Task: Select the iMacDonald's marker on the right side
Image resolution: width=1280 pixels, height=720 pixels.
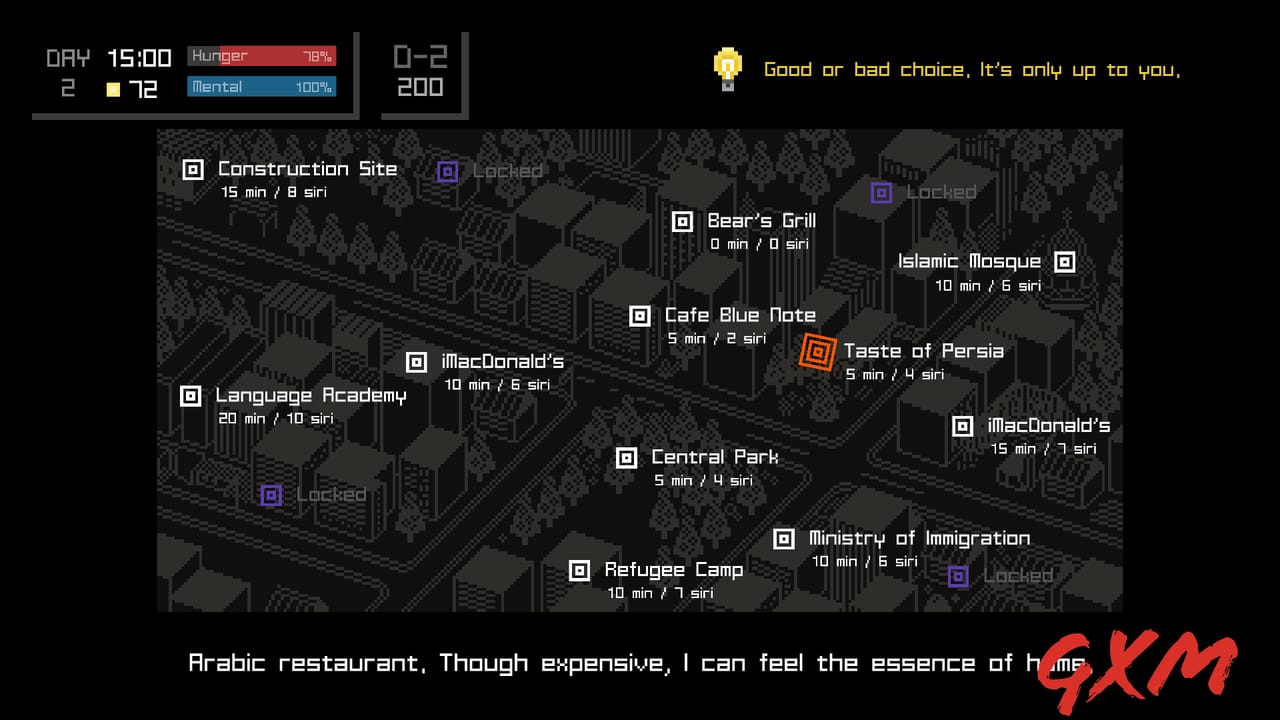Action: (x=962, y=425)
